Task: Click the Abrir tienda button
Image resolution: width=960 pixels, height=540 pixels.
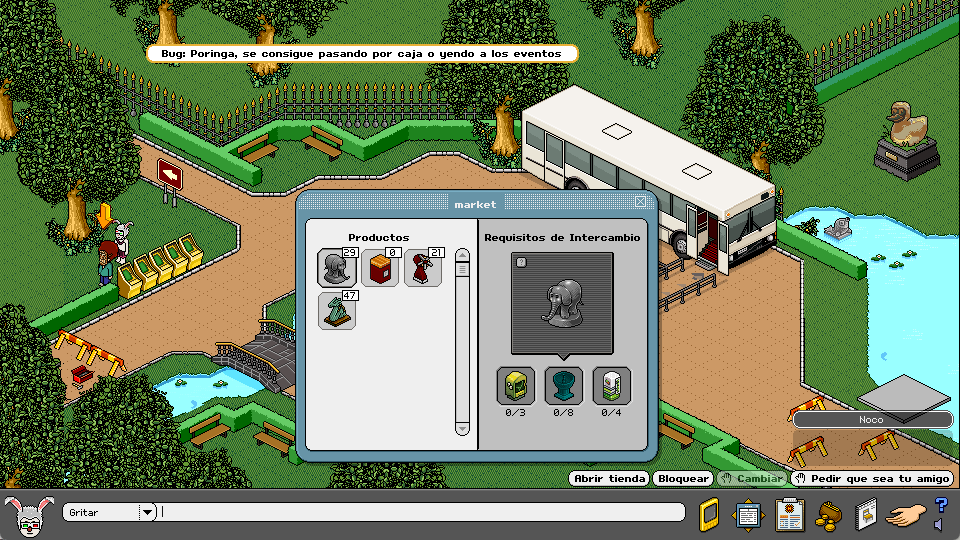Action: click(610, 479)
